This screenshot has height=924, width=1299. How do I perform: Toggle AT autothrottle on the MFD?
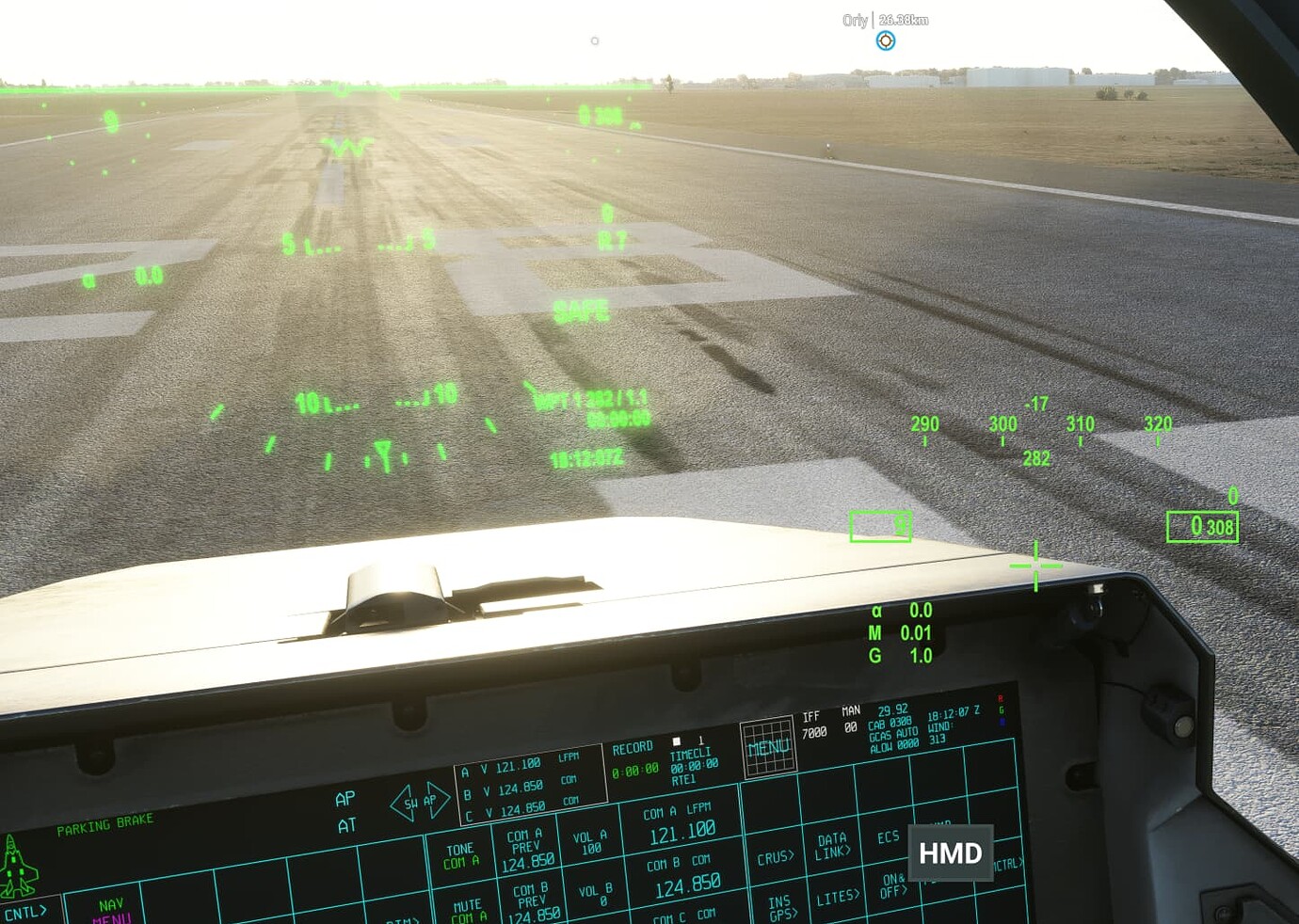point(345,823)
